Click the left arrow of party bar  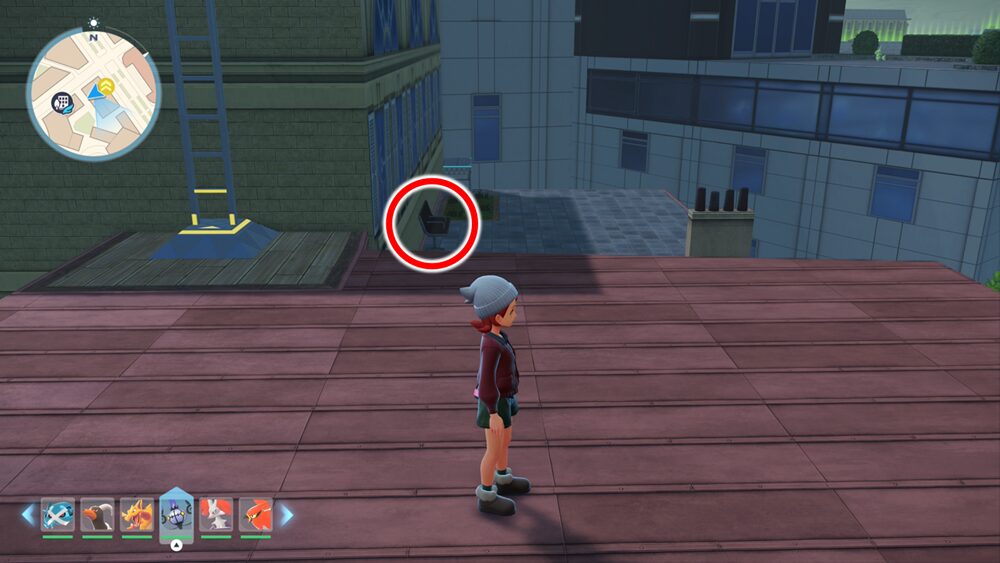pyautogui.click(x=28, y=515)
